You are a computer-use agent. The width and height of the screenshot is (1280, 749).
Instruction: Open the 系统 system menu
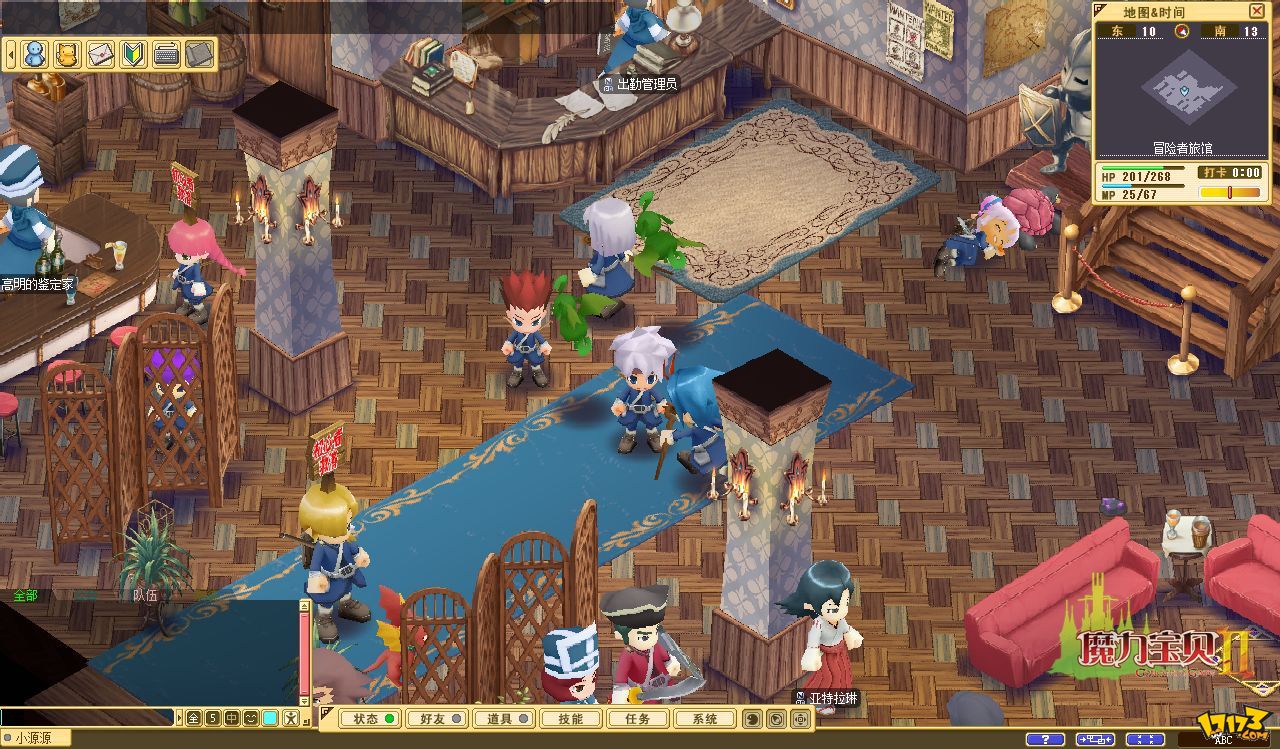[704, 718]
